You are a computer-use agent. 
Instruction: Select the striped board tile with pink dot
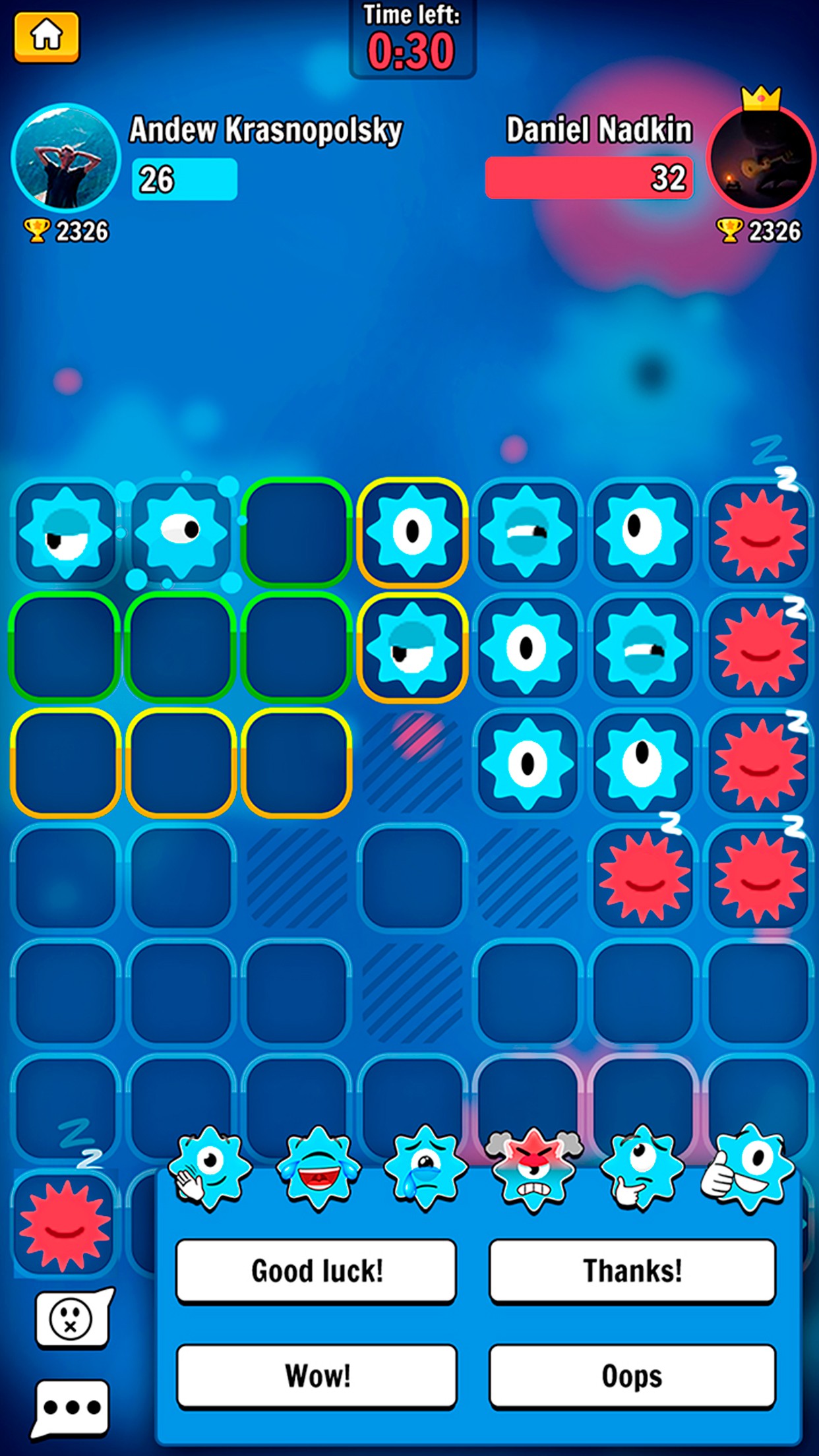tap(412, 763)
